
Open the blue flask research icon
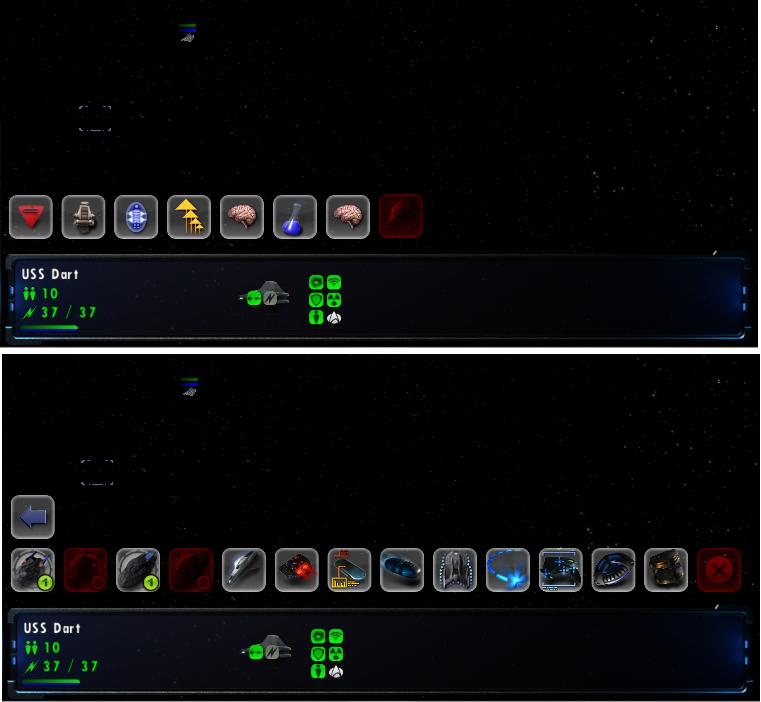coord(295,216)
